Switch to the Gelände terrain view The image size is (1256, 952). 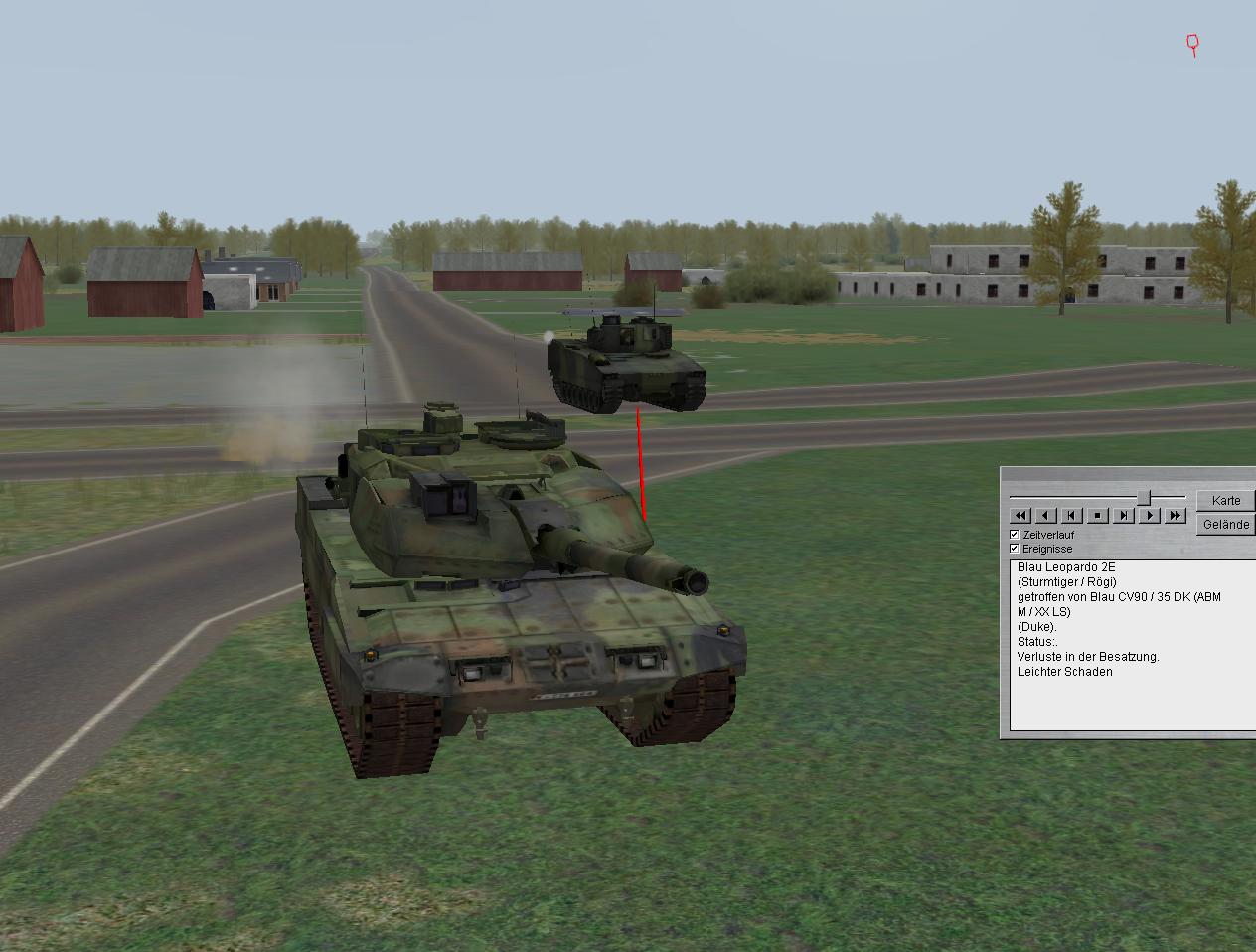coord(1225,524)
